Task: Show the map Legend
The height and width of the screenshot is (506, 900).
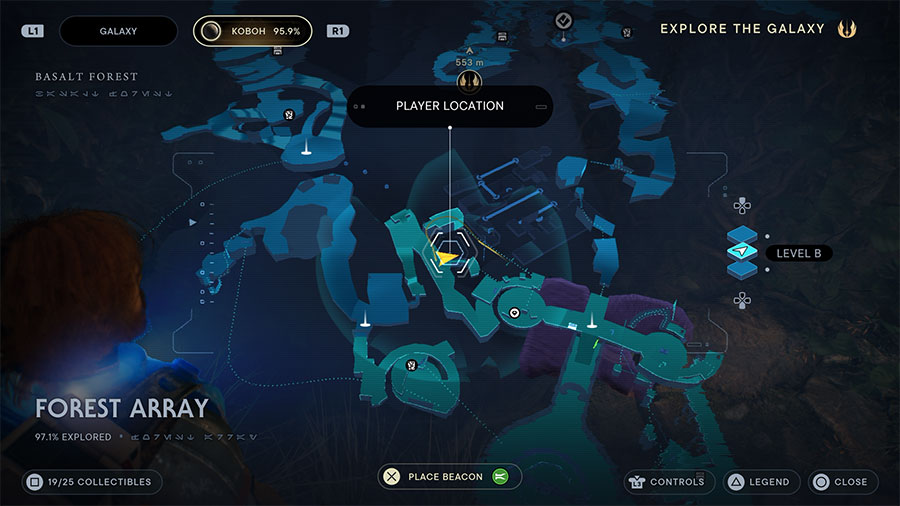Action: [761, 482]
